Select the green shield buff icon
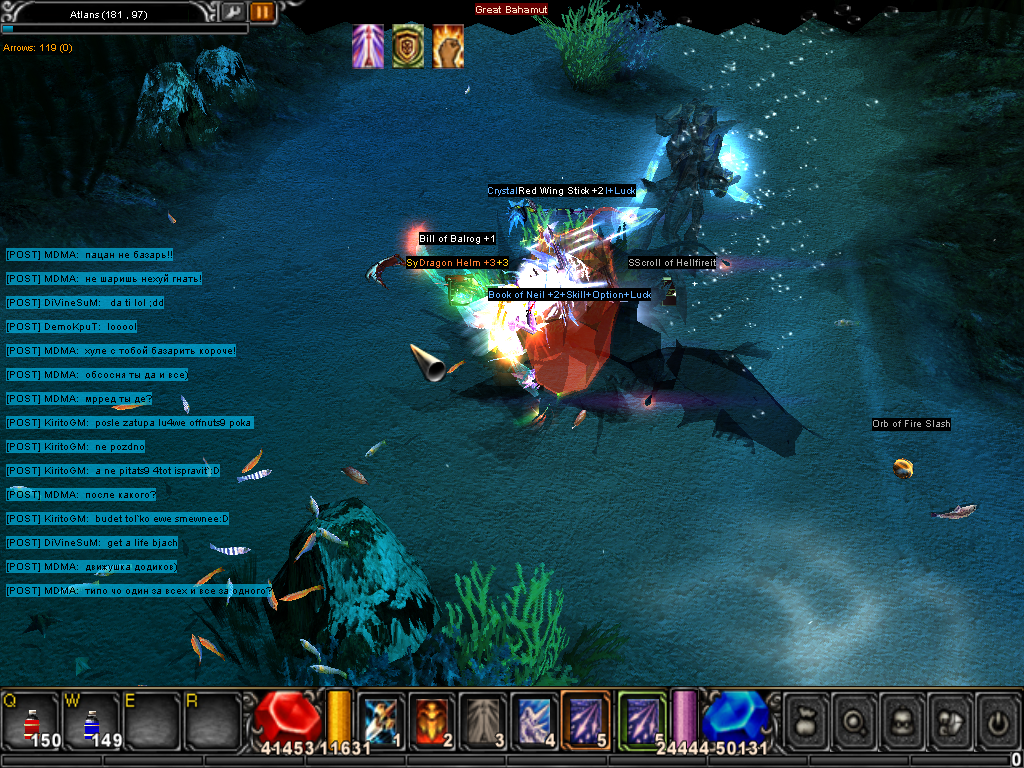 point(407,46)
